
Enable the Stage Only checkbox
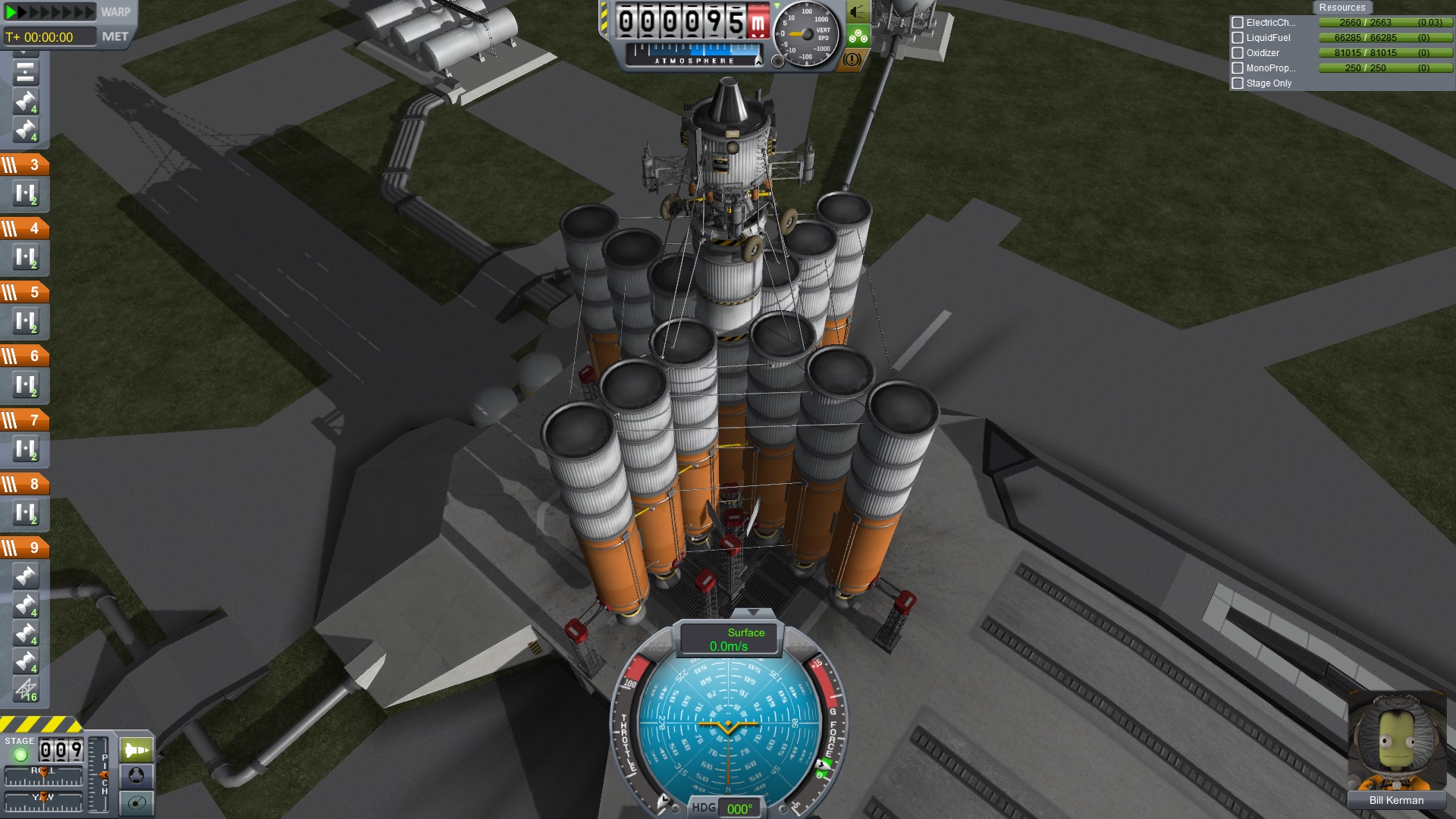[1238, 83]
